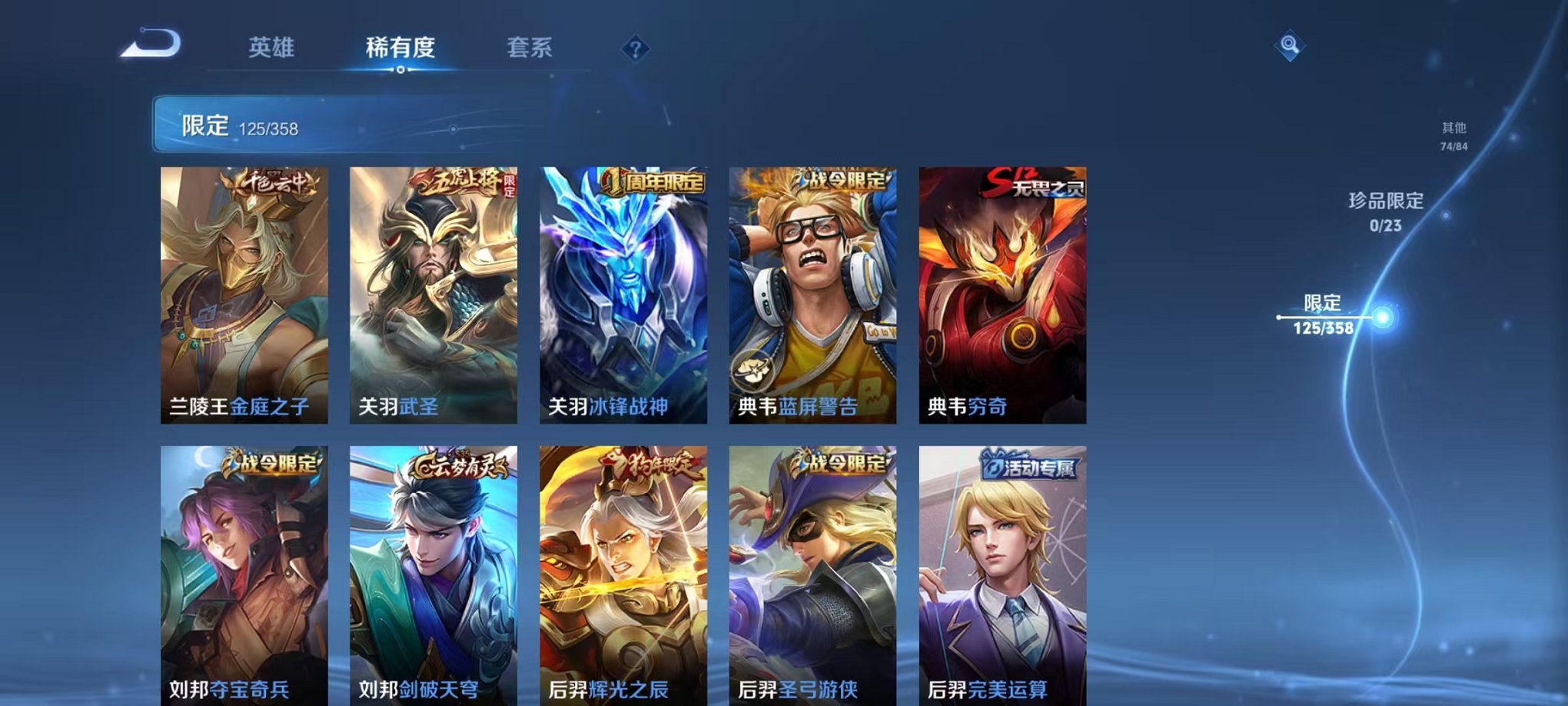Select the 稀有度 tab
This screenshot has width=1568, height=706.
tap(400, 46)
